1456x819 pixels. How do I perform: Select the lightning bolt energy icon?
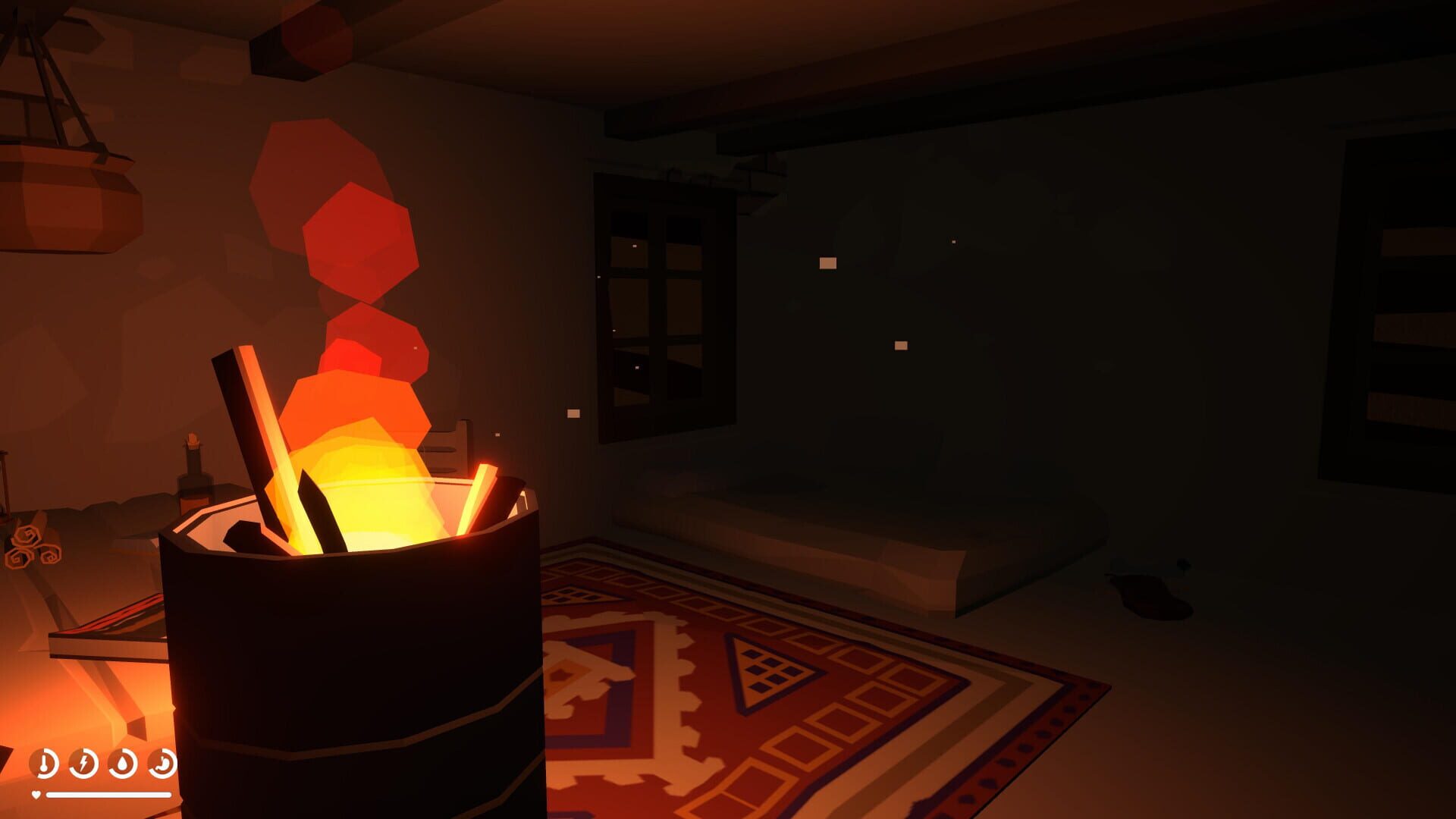(x=83, y=763)
